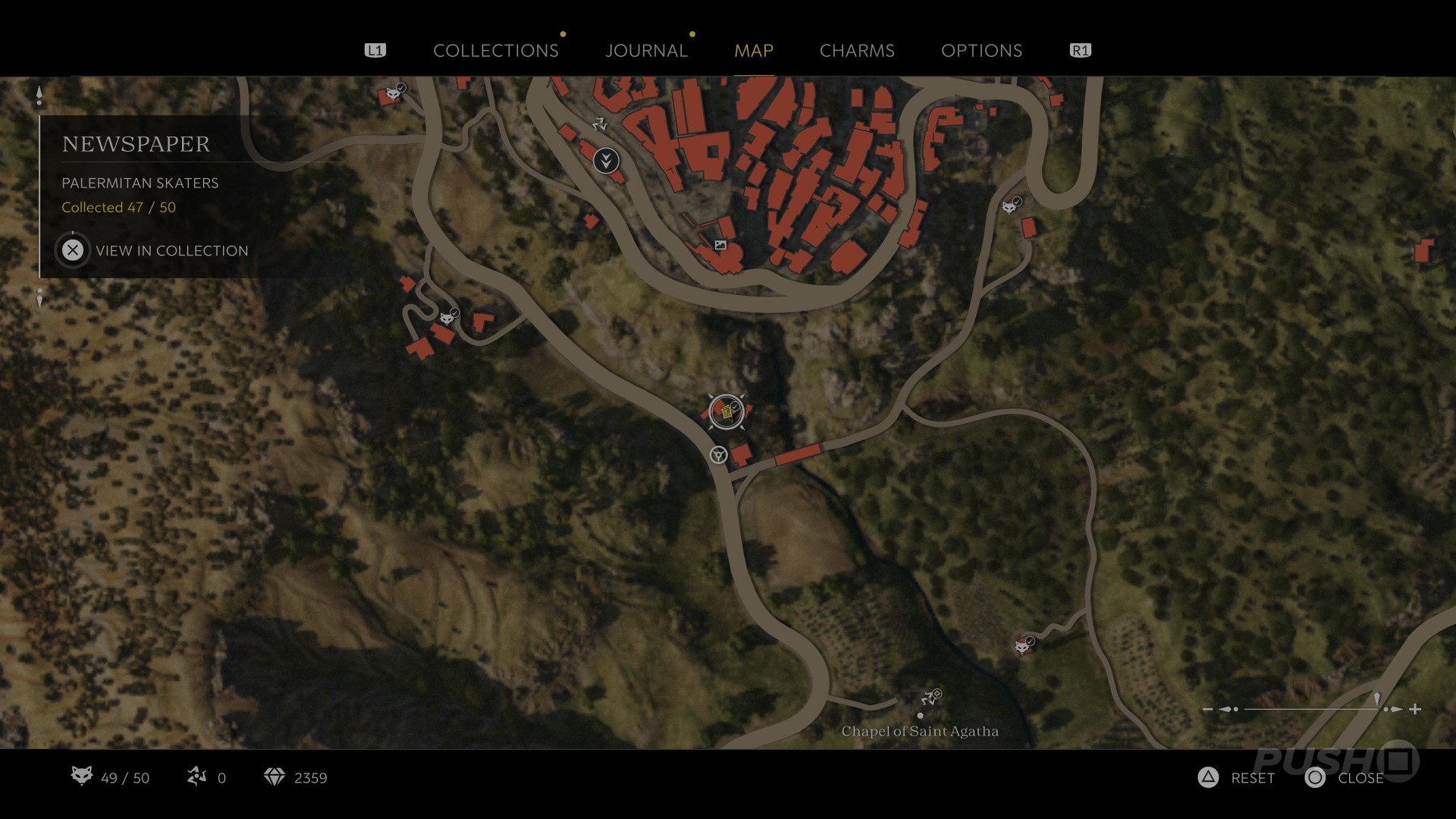Viewport: 1456px width, 819px height.
Task: Open the Options tab
Action: pyautogui.click(x=981, y=51)
